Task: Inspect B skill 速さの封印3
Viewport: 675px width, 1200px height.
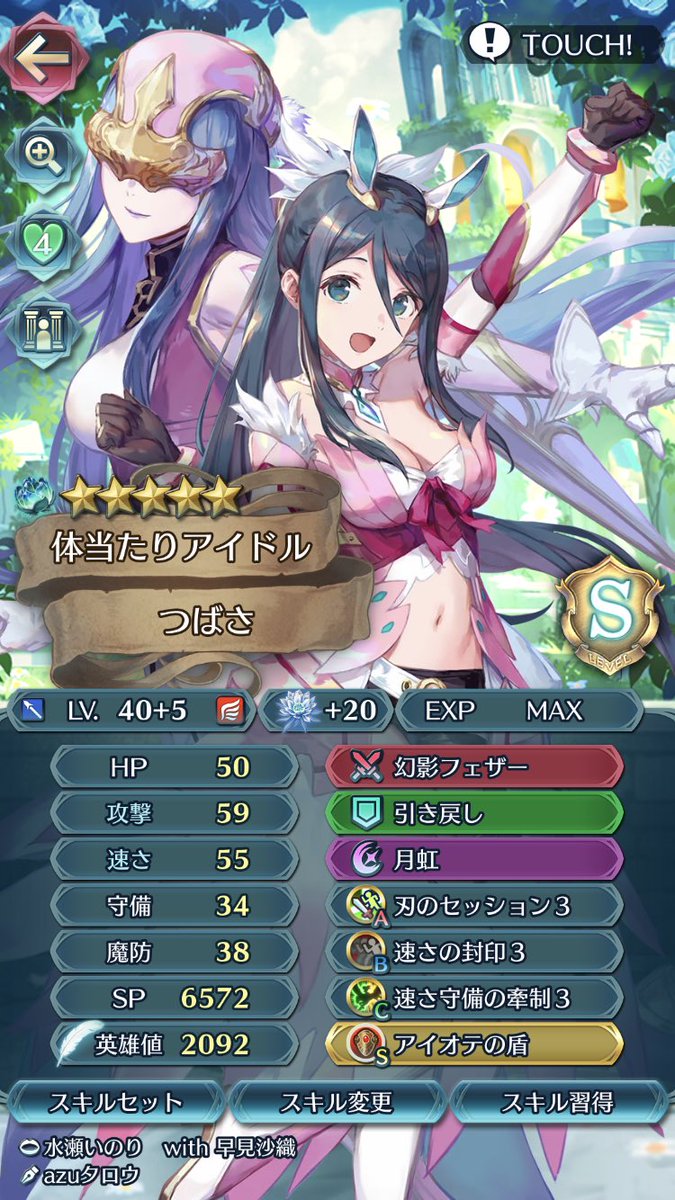Action: pos(475,952)
